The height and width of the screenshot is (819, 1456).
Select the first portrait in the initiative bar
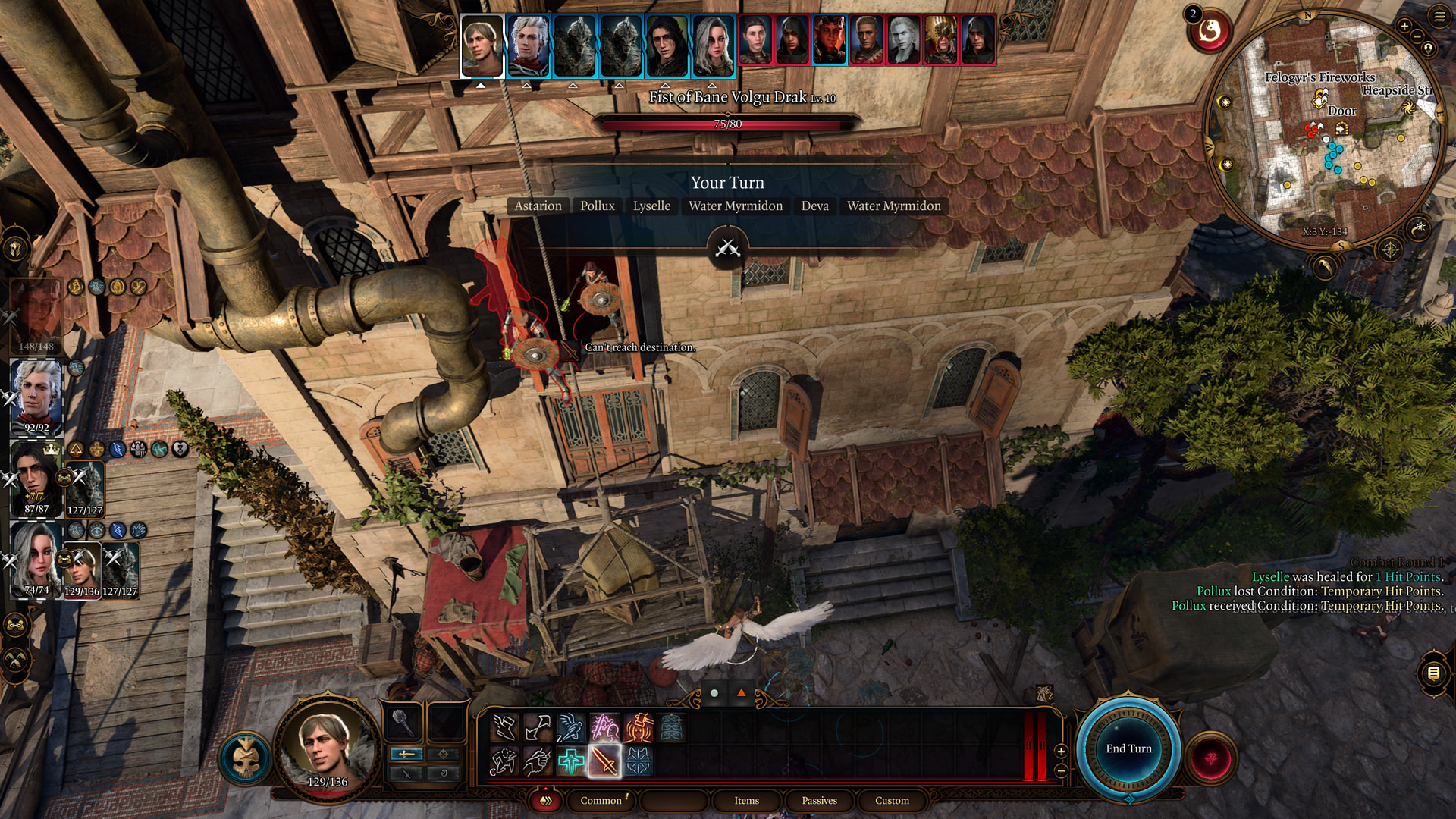[x=482, y=45]
